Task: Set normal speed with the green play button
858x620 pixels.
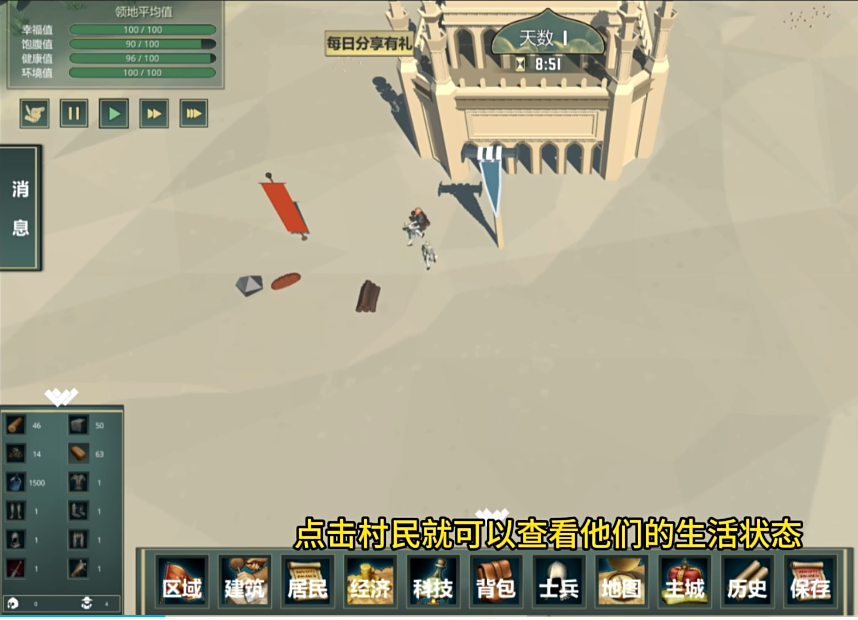Action: click(114, 113)
